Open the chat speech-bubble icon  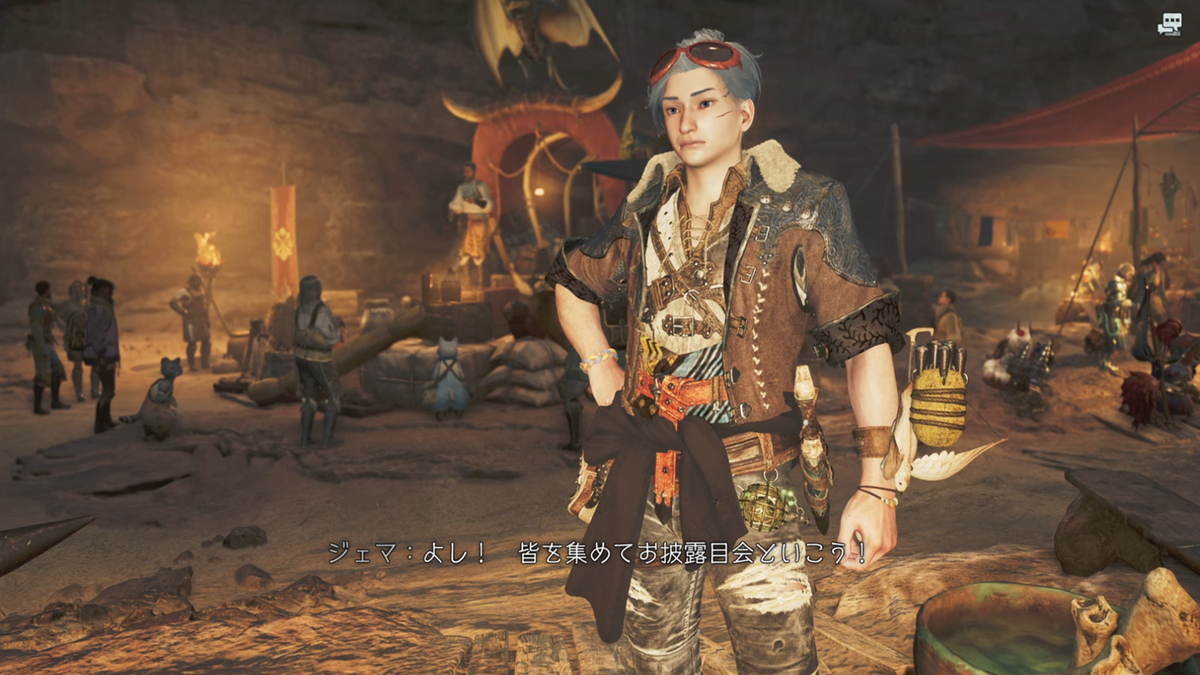coord(1168,26)
